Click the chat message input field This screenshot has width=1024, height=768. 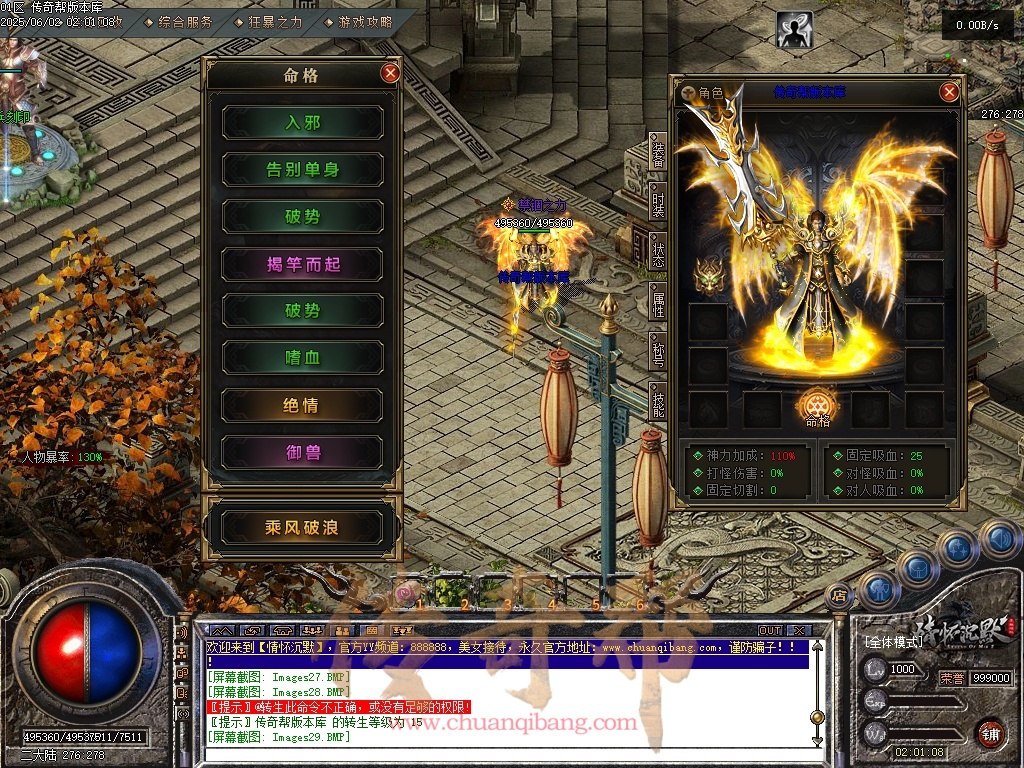coord(500,752)
